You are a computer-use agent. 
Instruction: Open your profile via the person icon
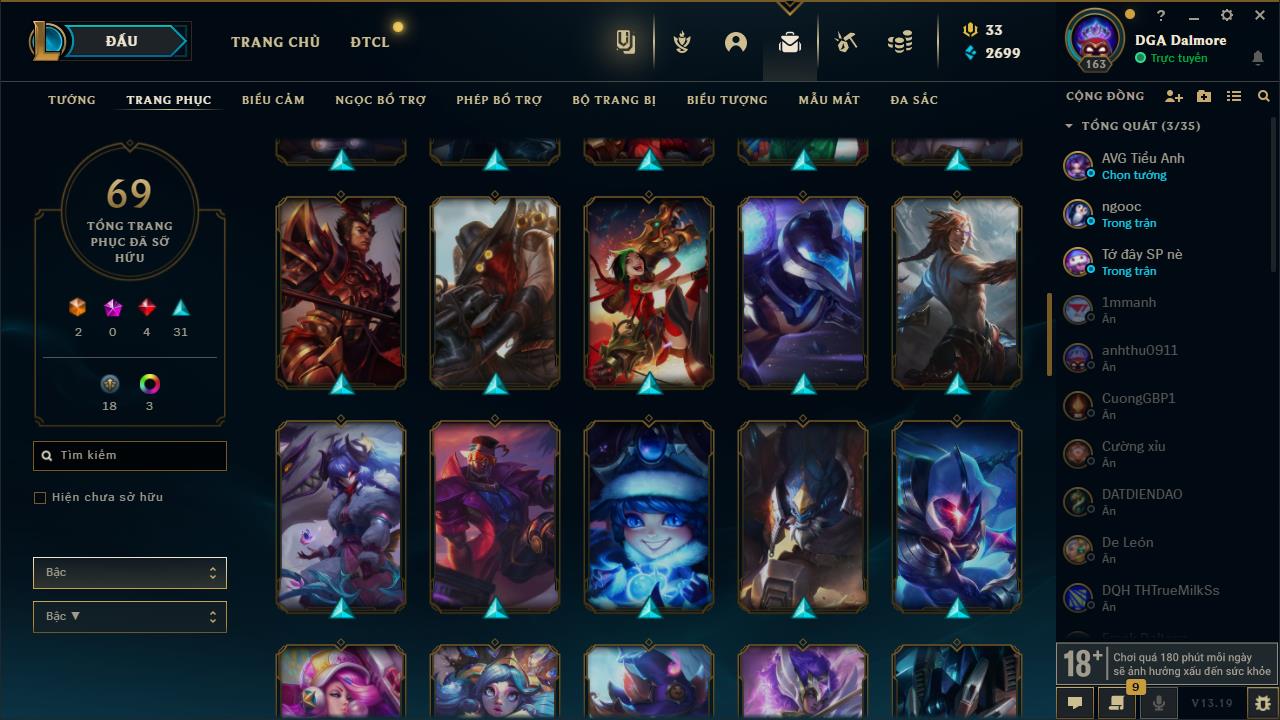tap(736, 42)
